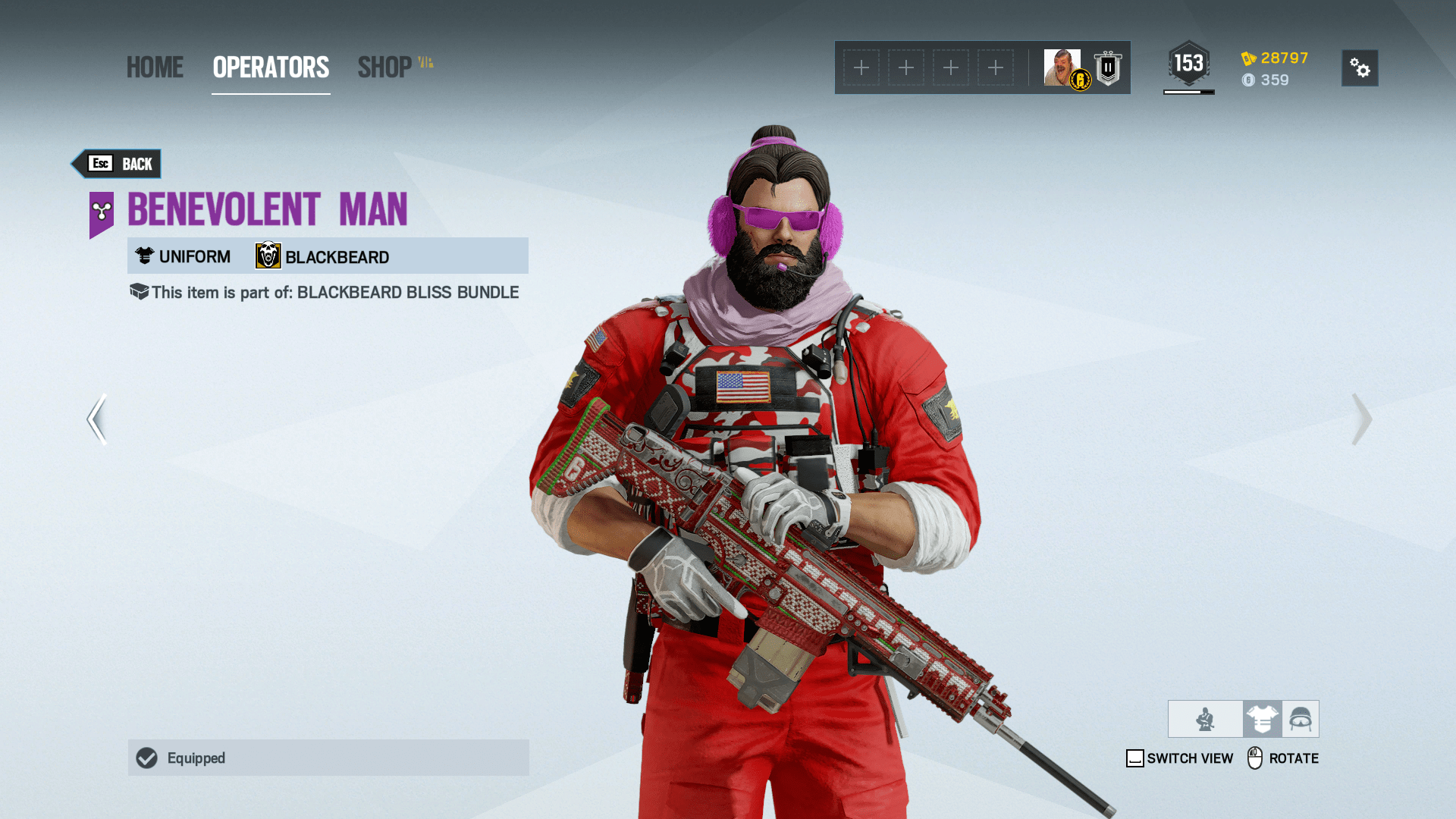Select the uniform shirt view icon
This screenshot has height=819, width=1456.
(x=1261, y=718)
